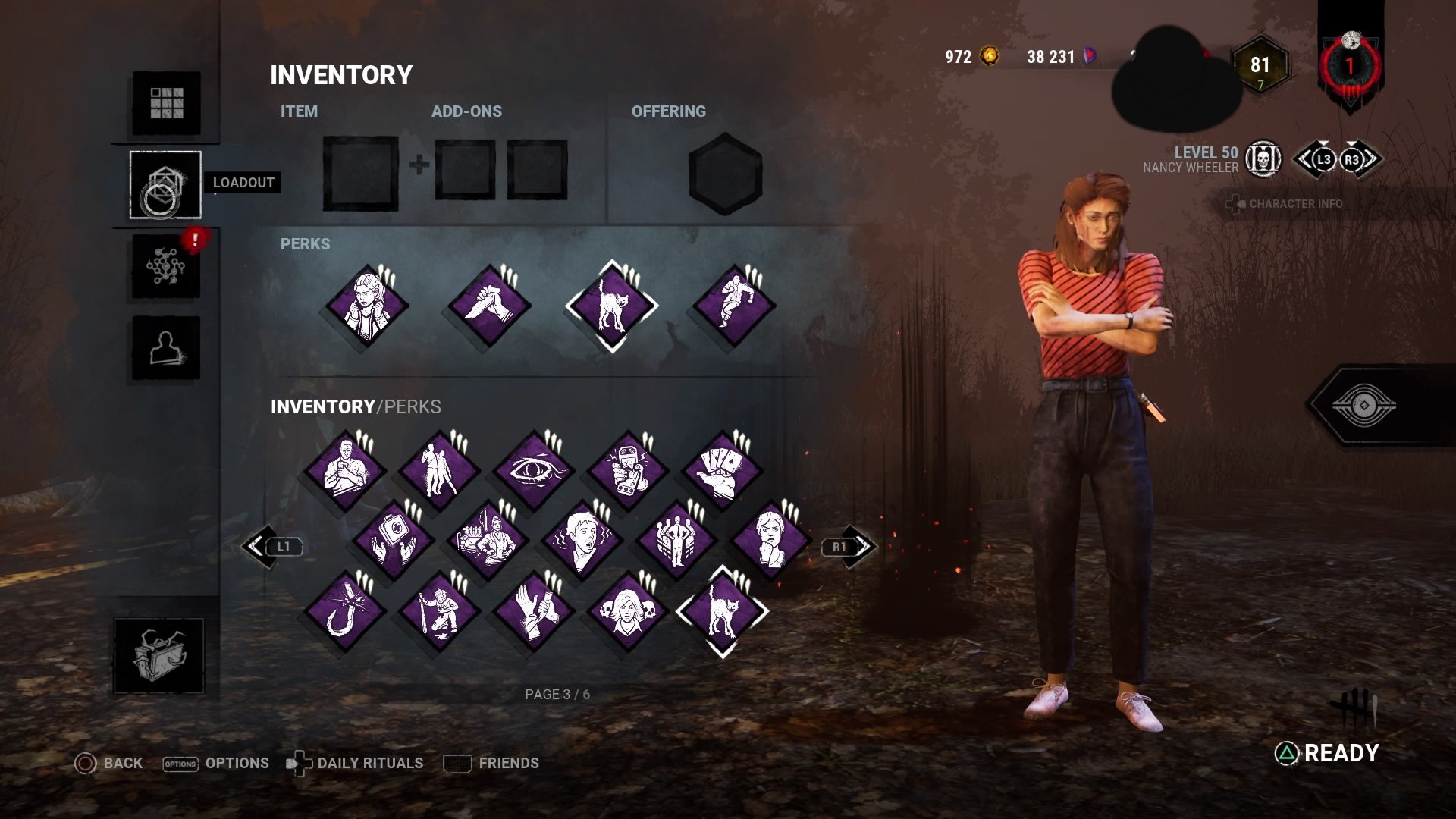Pick the broken hook perk
Screen dimensions: 1456x819
(344, 612)
